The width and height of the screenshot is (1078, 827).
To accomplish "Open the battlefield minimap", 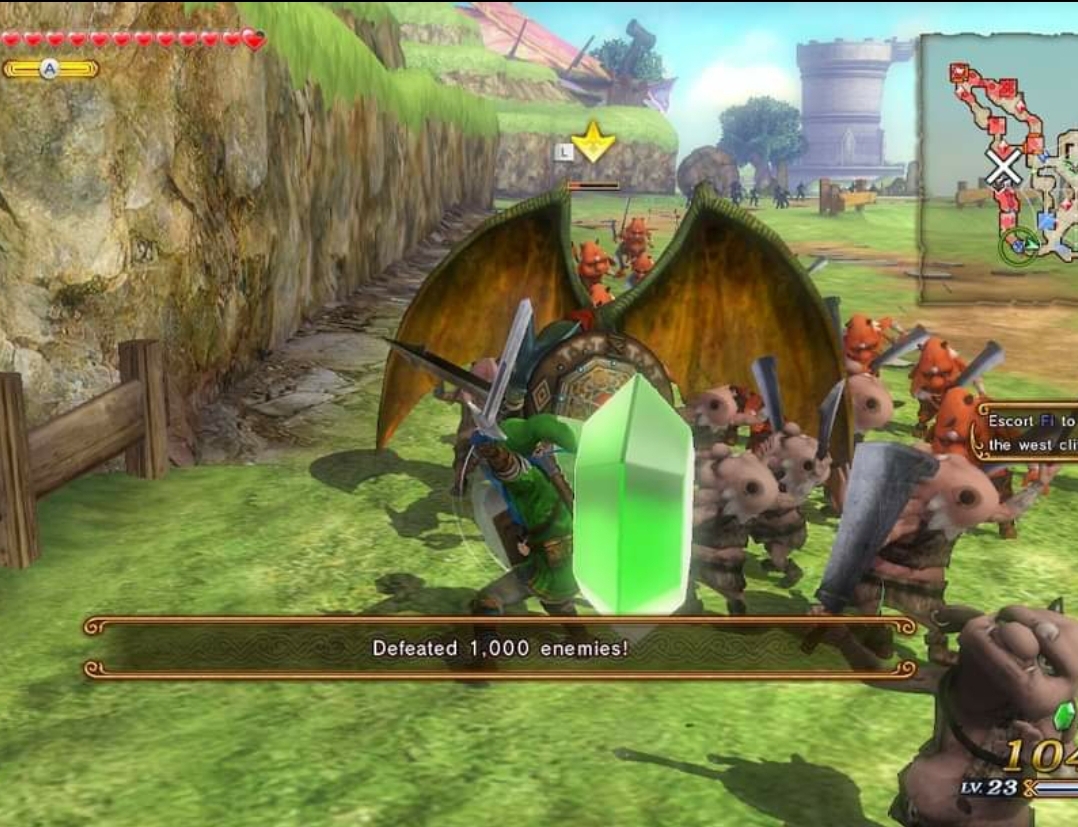I will pos(999,168).
